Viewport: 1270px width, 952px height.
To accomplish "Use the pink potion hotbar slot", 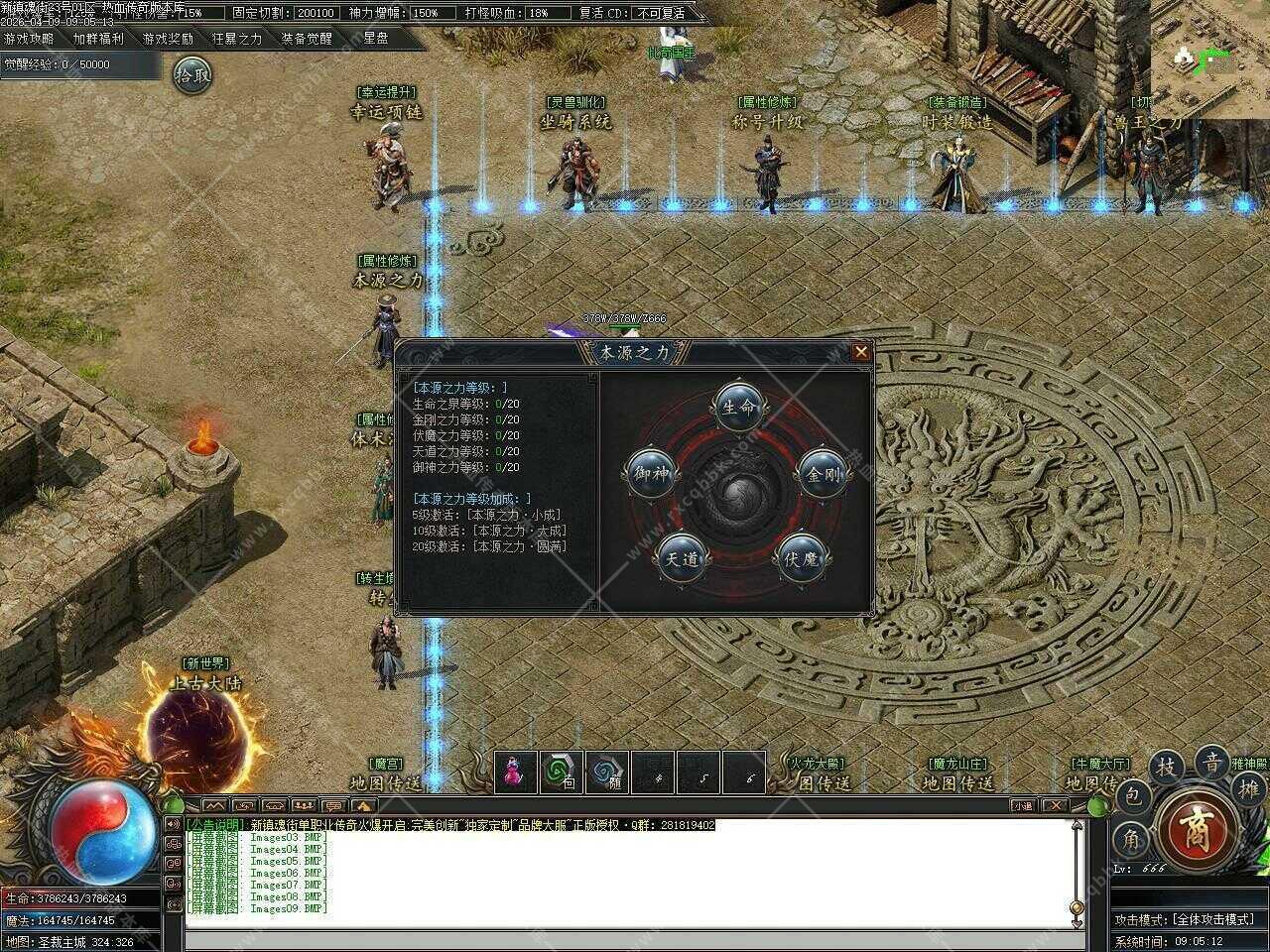I will coord(515,773).
